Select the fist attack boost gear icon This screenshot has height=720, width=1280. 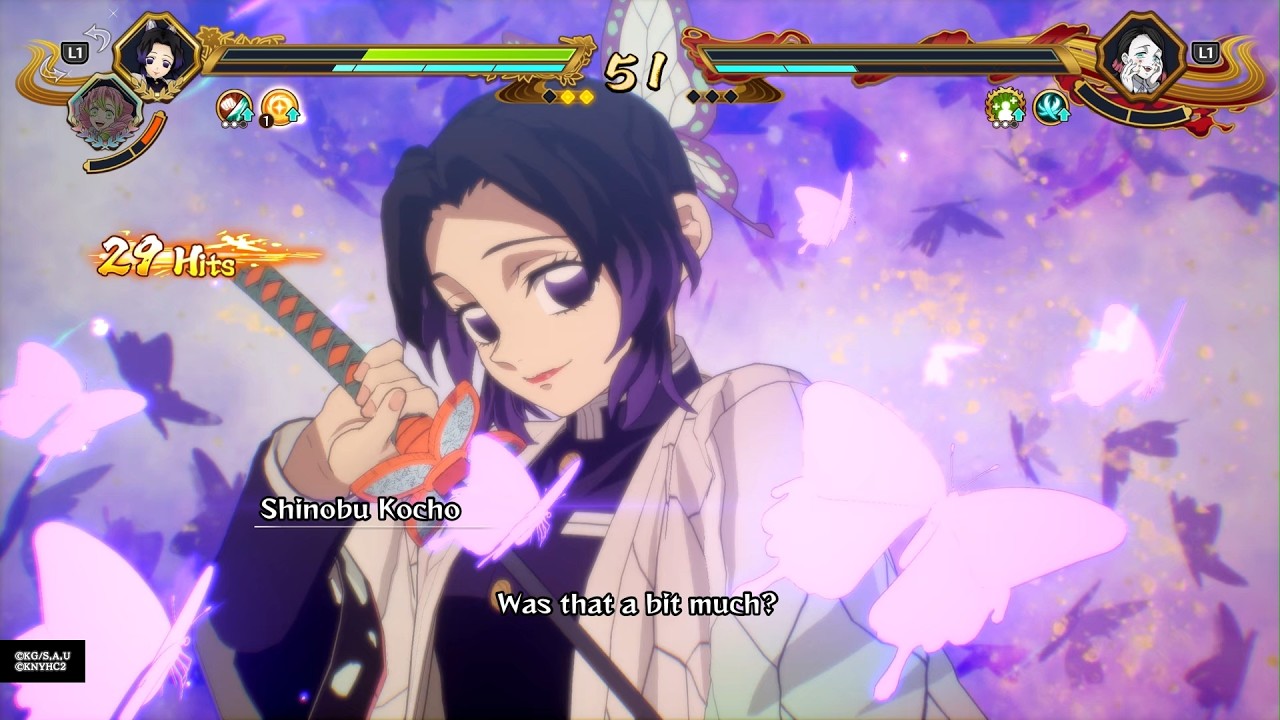pos(234,107)
